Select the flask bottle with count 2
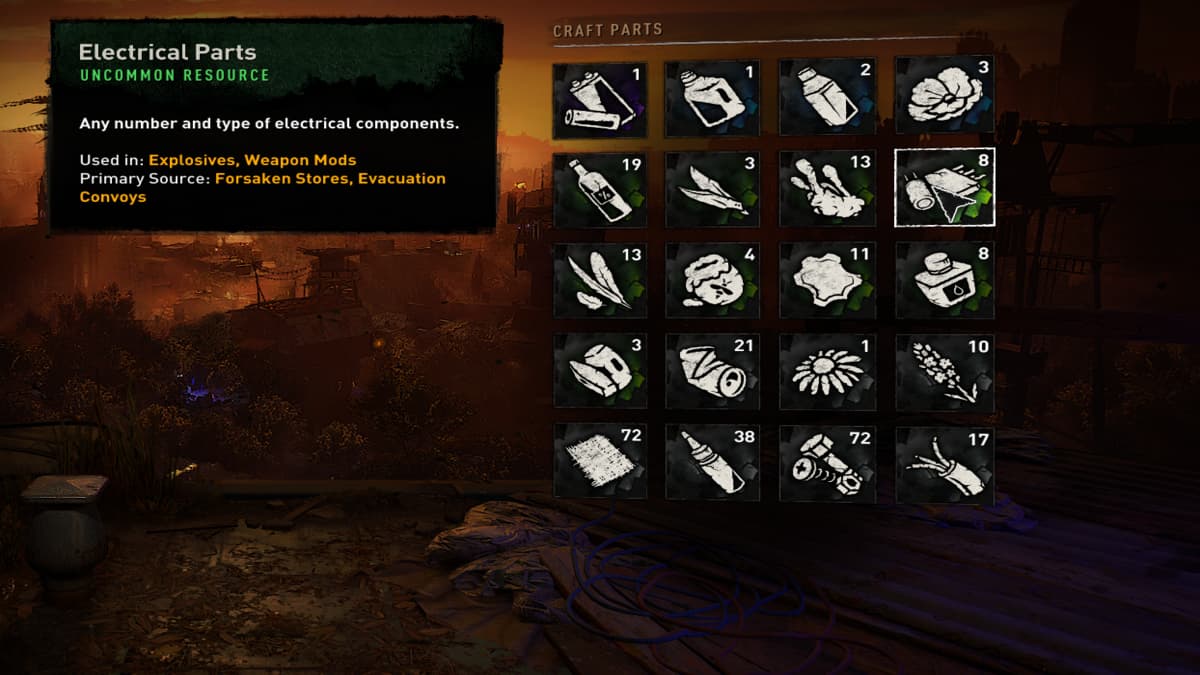Image resolution: width=1200 pixels, height=675 pixels. pyautogui.click(x=827, y=99)
